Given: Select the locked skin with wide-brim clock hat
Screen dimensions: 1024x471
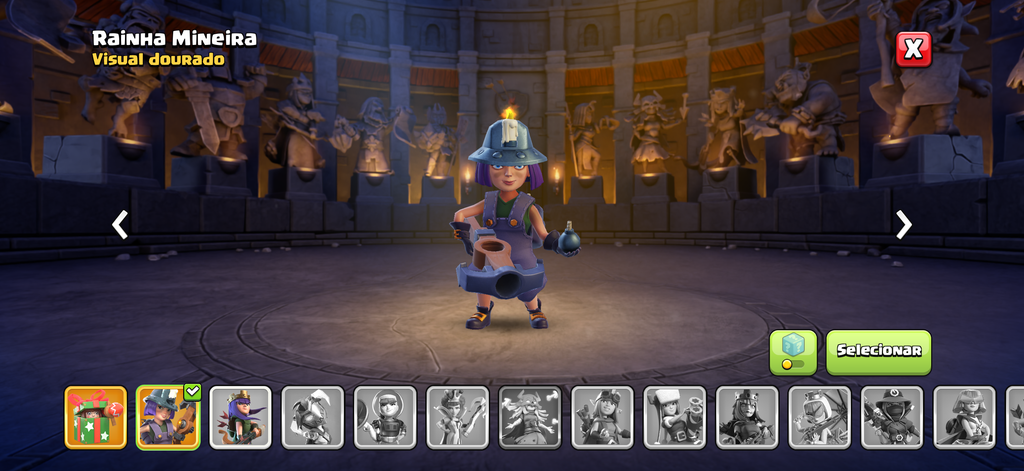Looking at the screenshot, I should (892, 417).
